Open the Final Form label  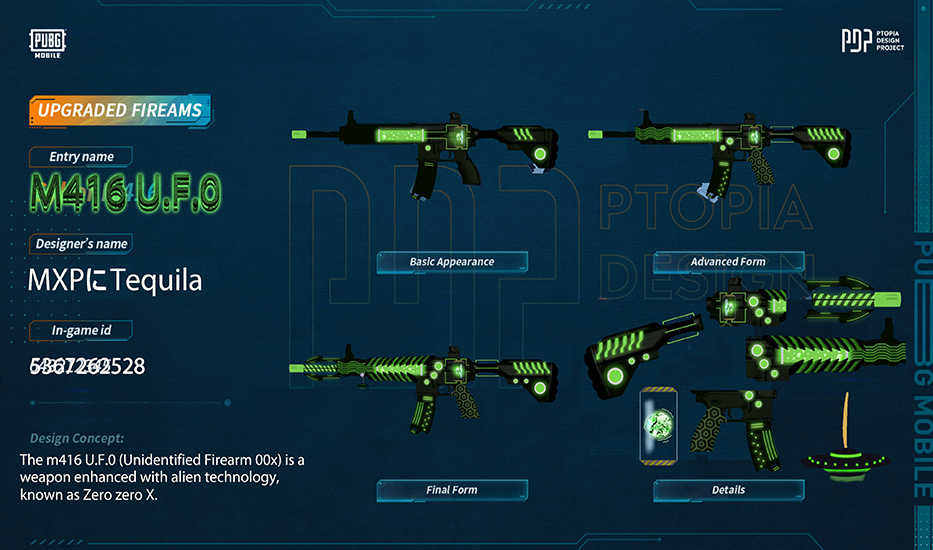coord(452,490)
